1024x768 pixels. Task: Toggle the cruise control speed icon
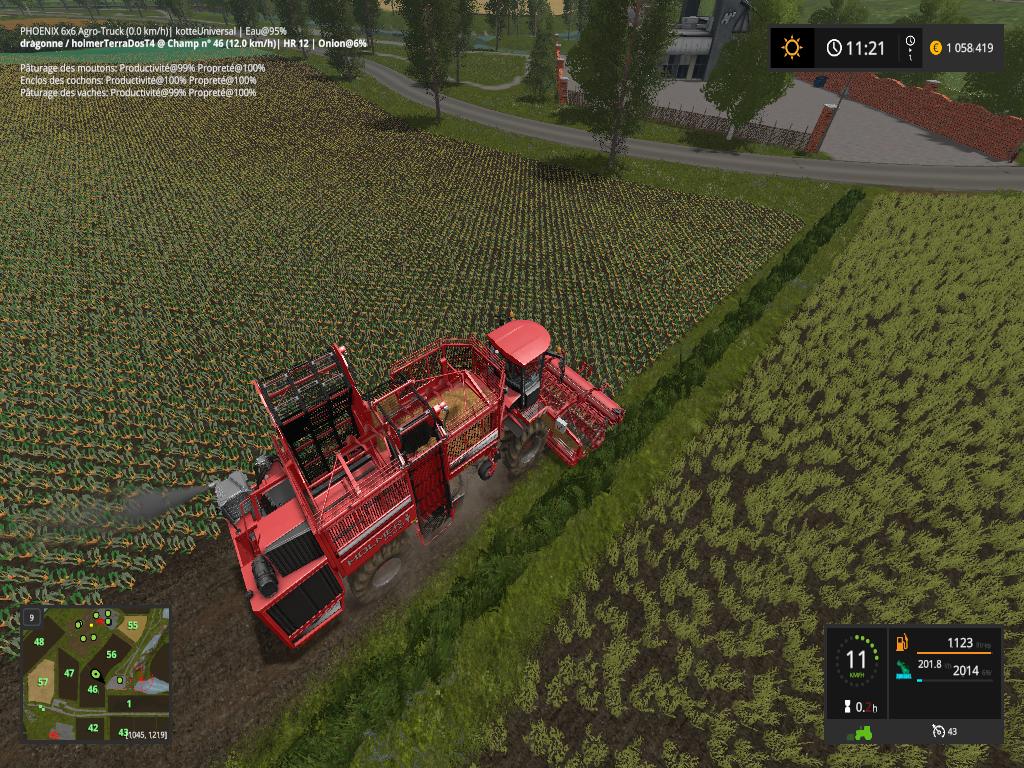937,731
